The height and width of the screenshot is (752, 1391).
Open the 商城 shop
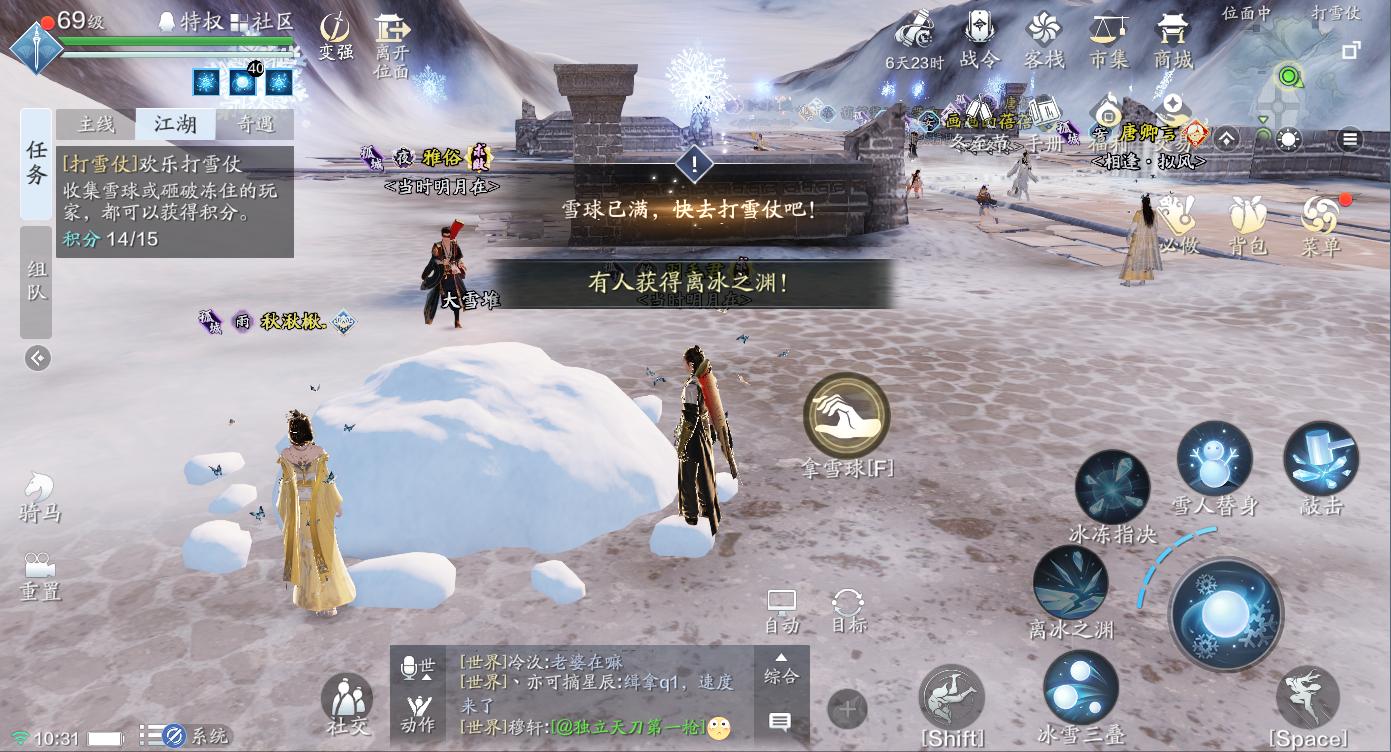tap(1172, 40)
